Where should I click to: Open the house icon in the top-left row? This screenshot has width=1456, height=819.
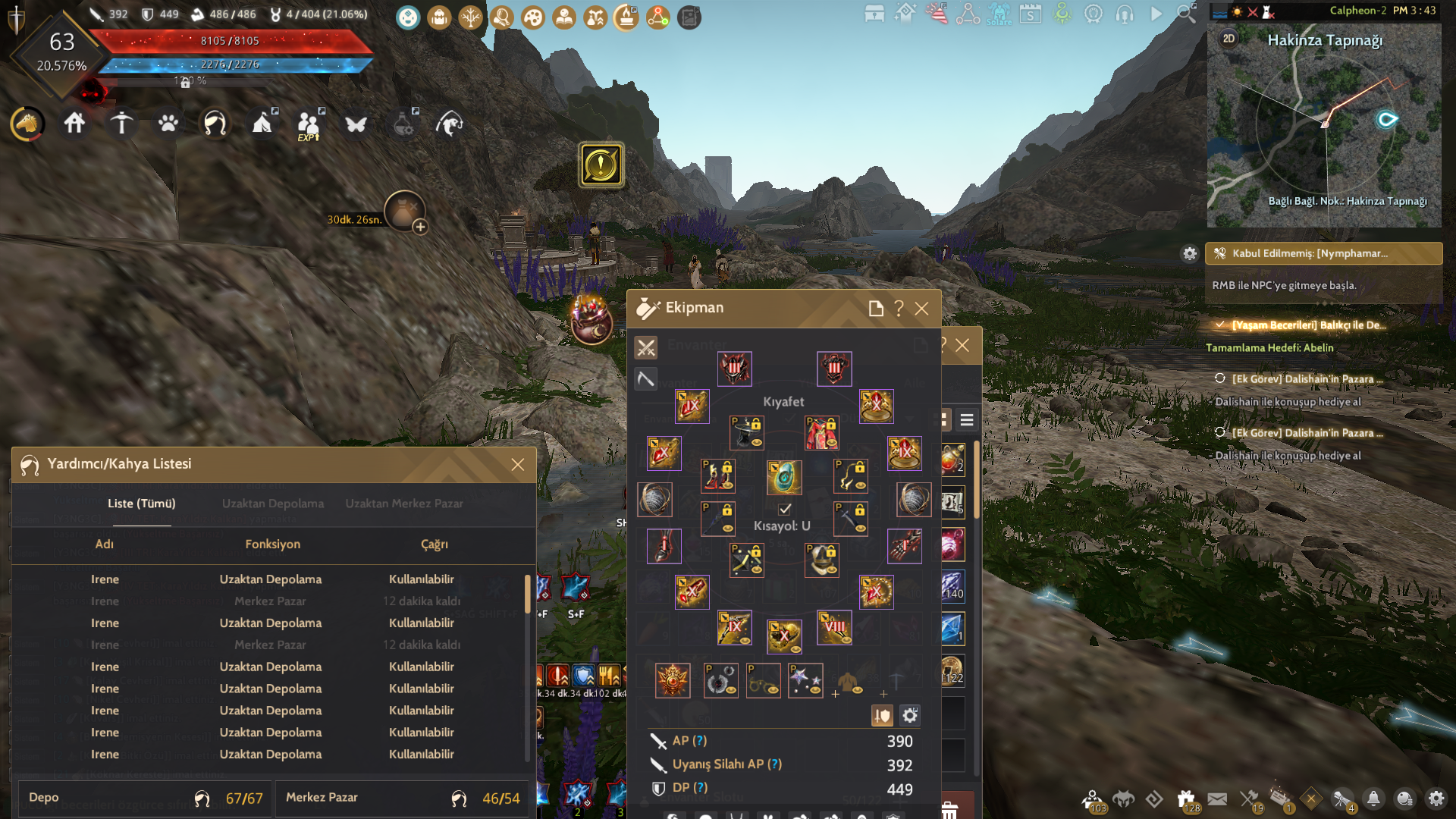pyautogui.click(x=74, y=123)
